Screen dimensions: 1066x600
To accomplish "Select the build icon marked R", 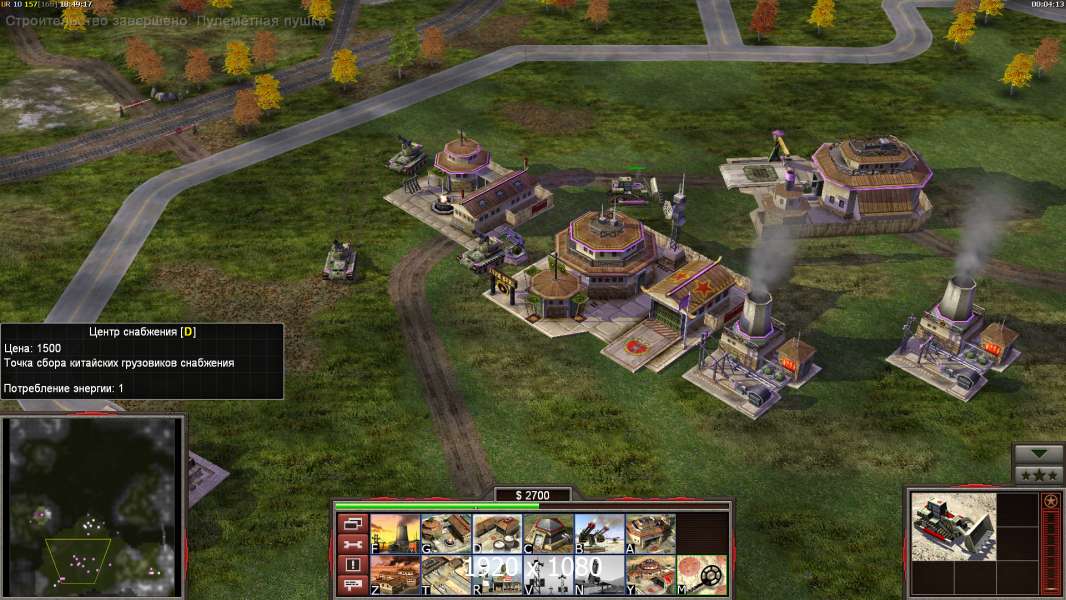I will pos(497,575).
